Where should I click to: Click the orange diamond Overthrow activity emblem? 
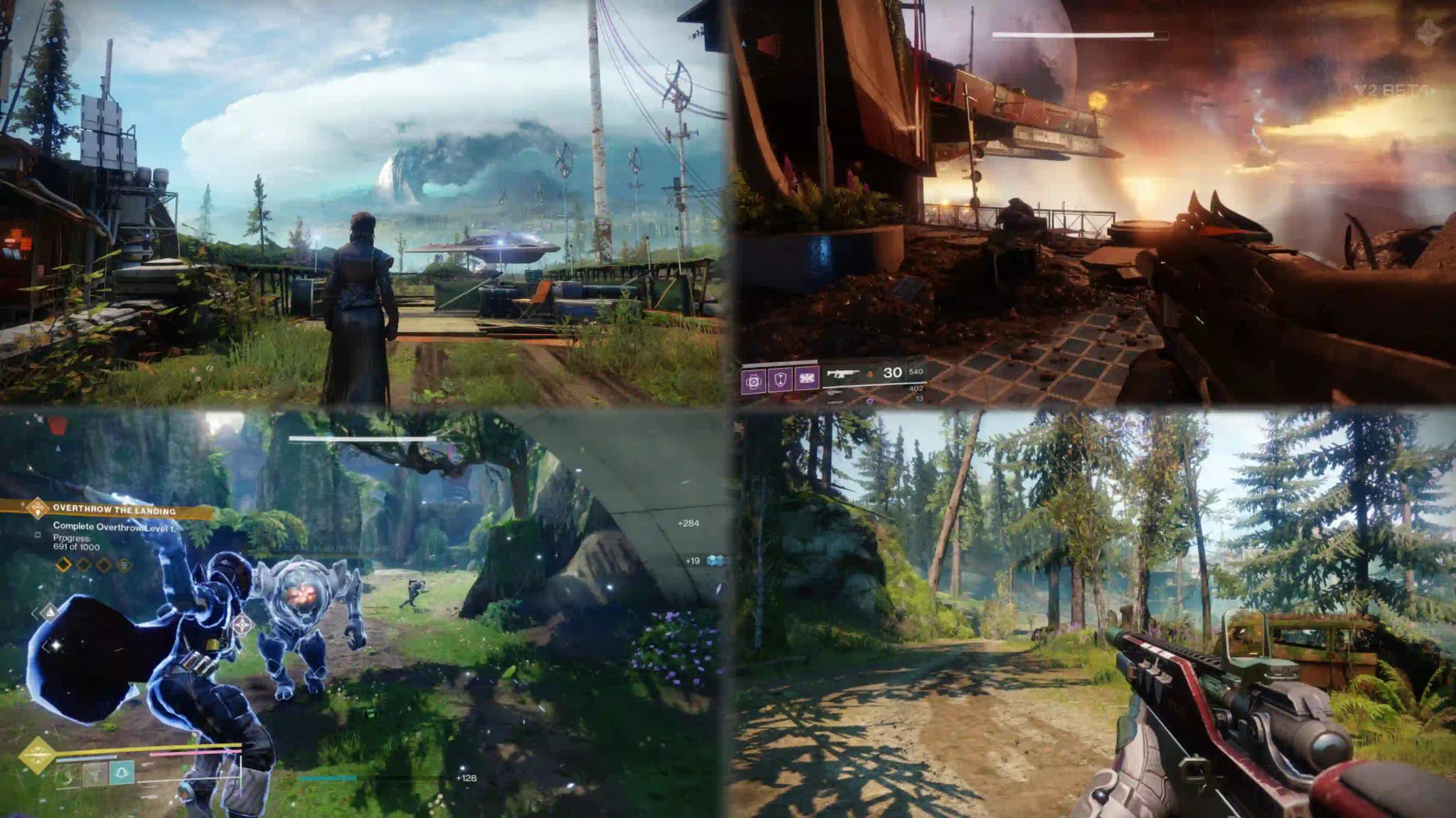pos(37,508)
